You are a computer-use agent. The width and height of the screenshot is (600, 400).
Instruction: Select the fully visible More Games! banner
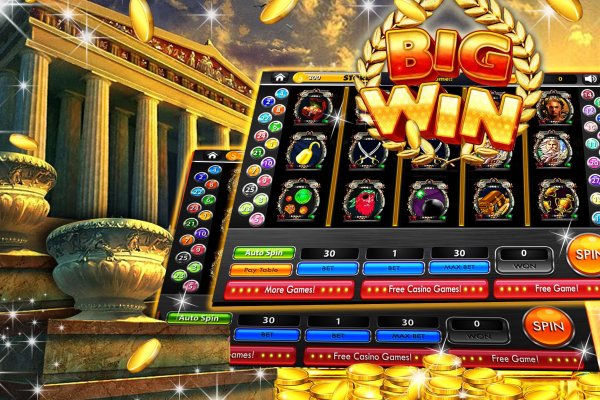[291, 289]
